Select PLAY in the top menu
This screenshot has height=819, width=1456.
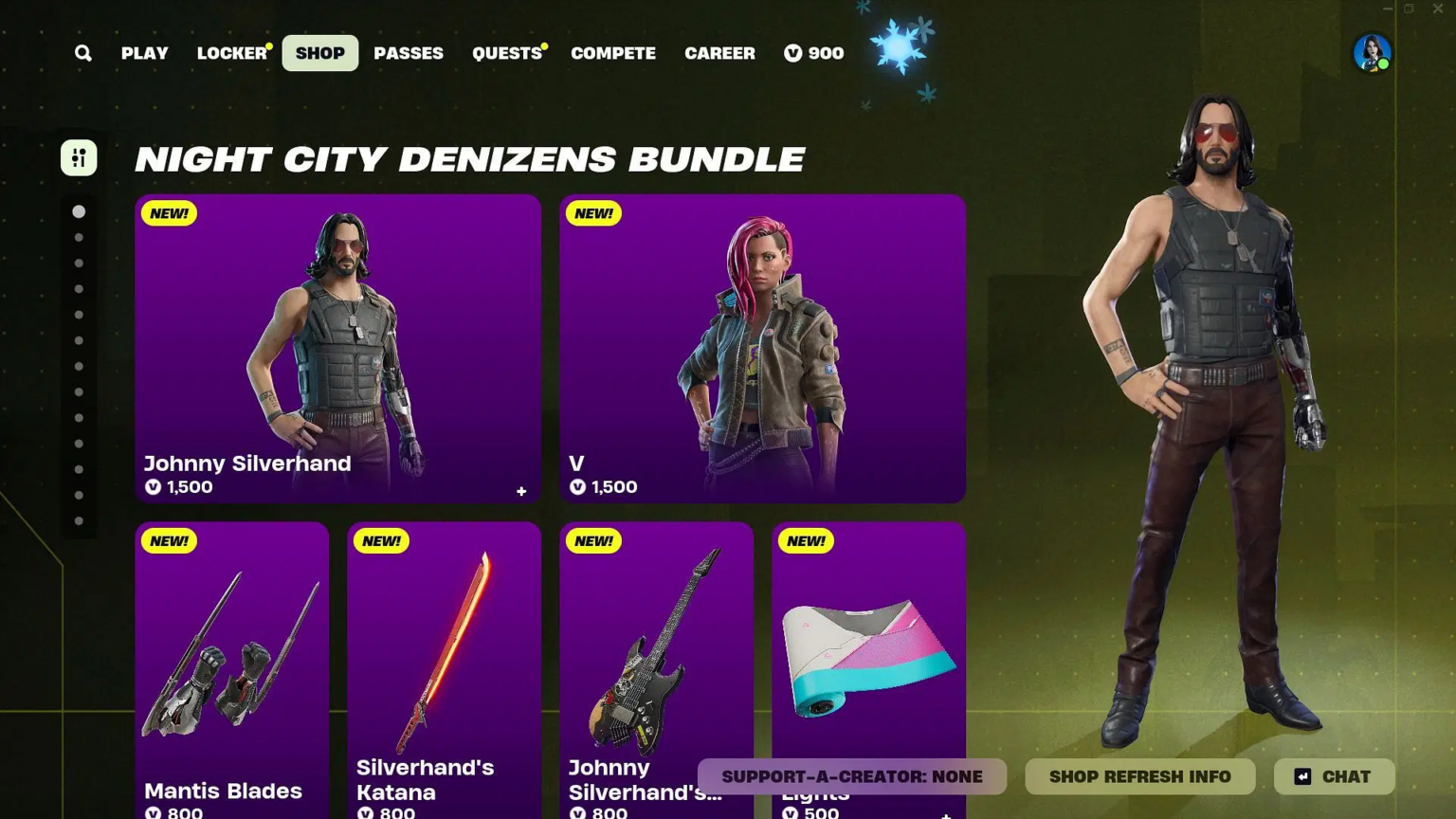click(144, 53)
